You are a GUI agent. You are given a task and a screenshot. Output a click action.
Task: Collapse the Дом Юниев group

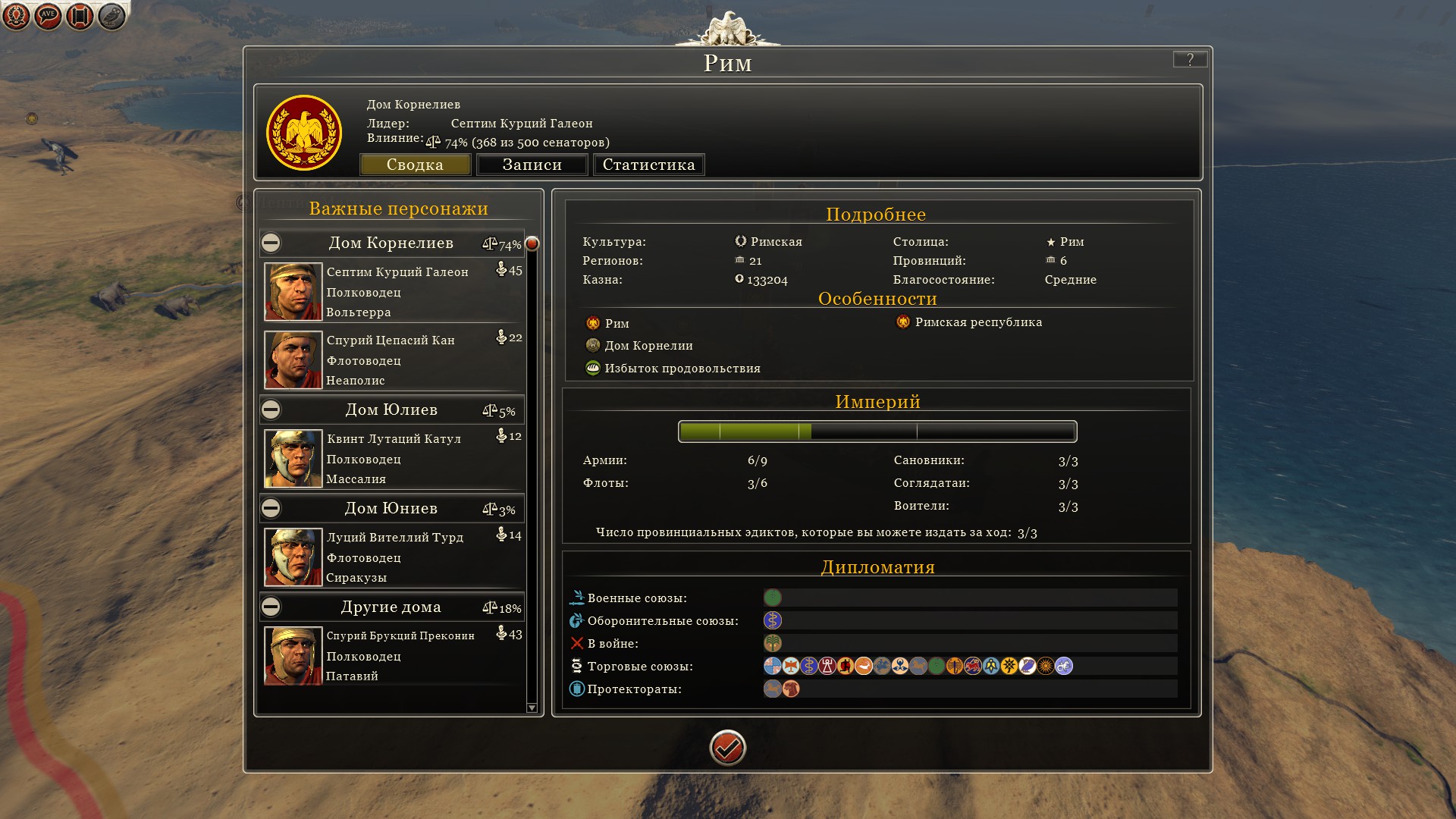pyautogui.click(x=271, y=508)
